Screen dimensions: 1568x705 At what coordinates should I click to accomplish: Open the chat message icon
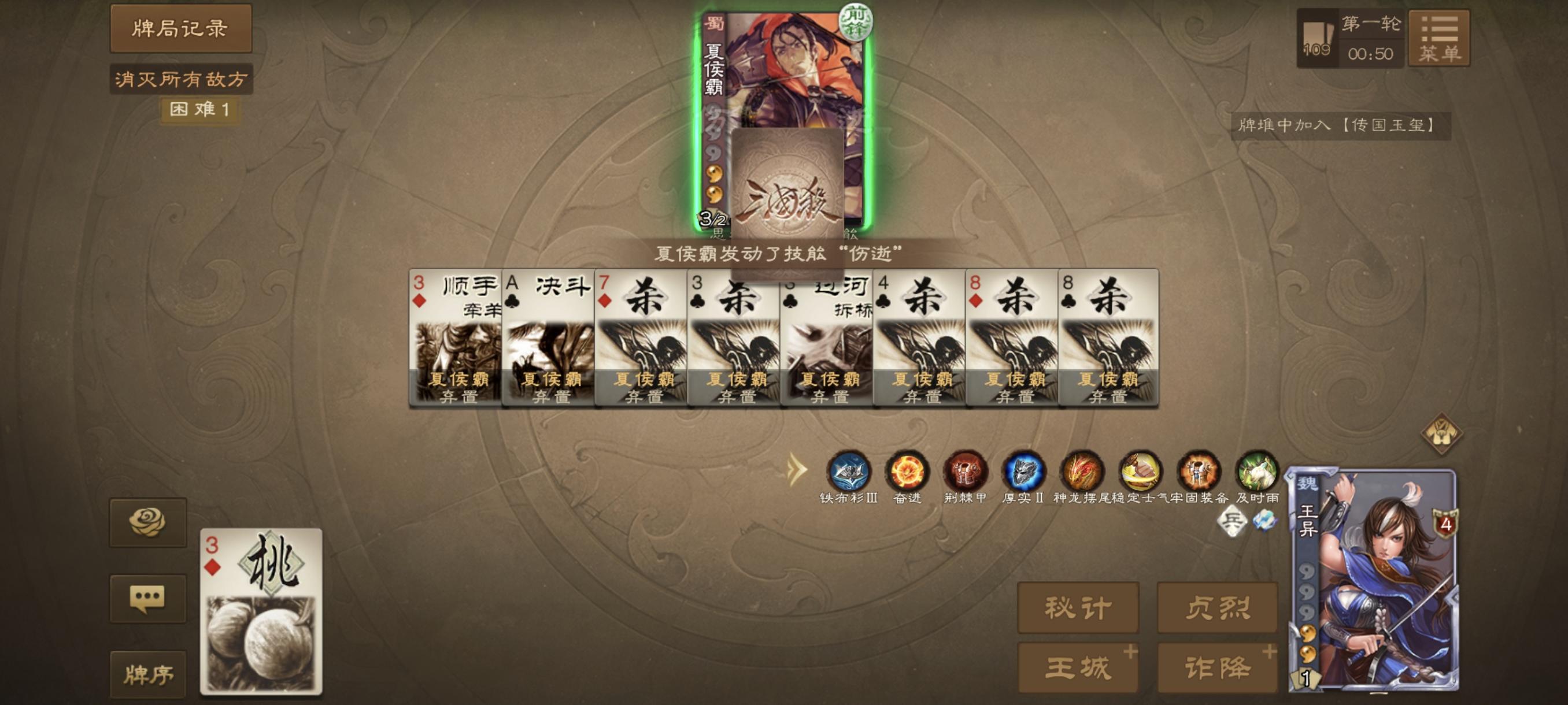(149, 599)
